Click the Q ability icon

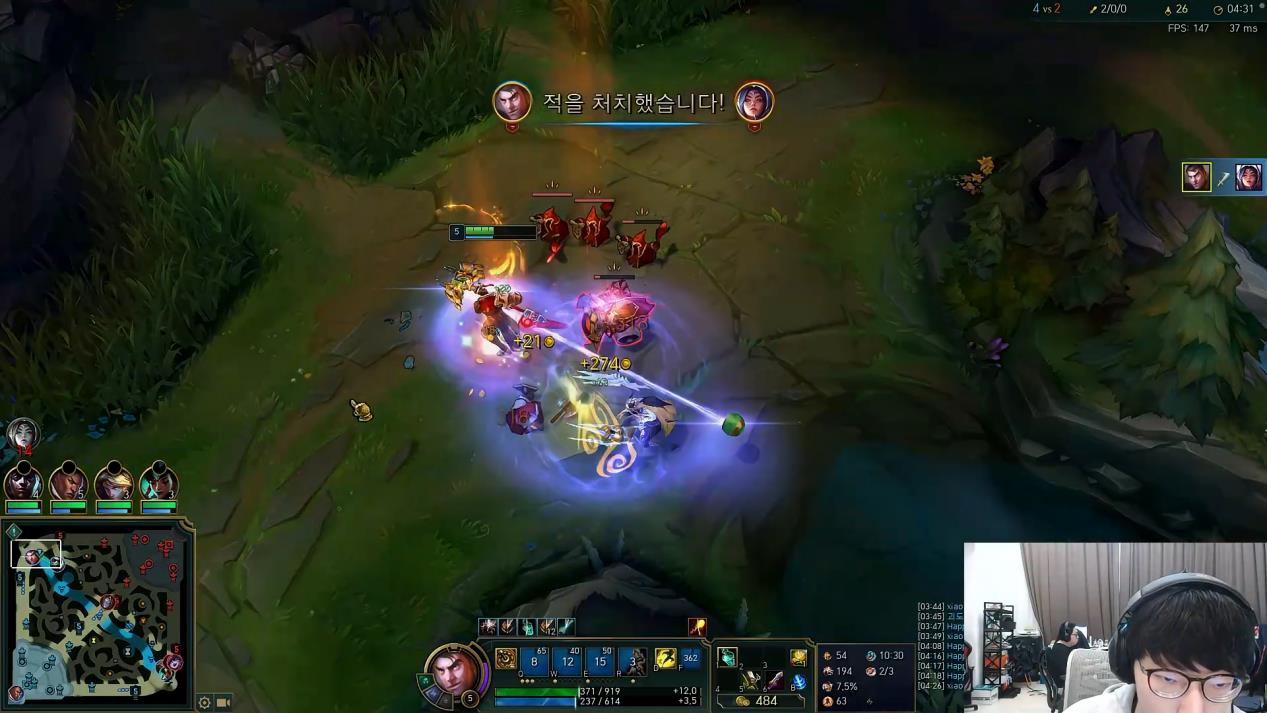coord(535,660)
